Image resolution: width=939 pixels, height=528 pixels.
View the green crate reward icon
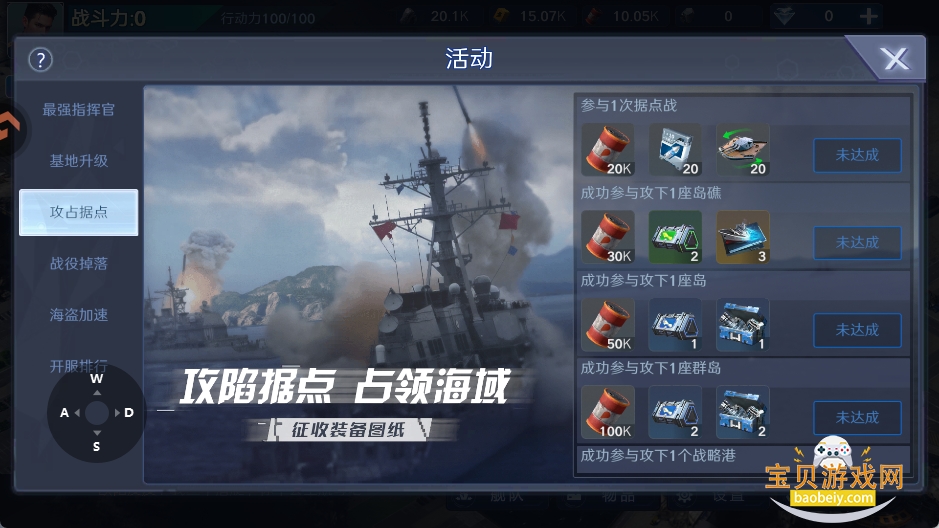(x=675, y=237)
